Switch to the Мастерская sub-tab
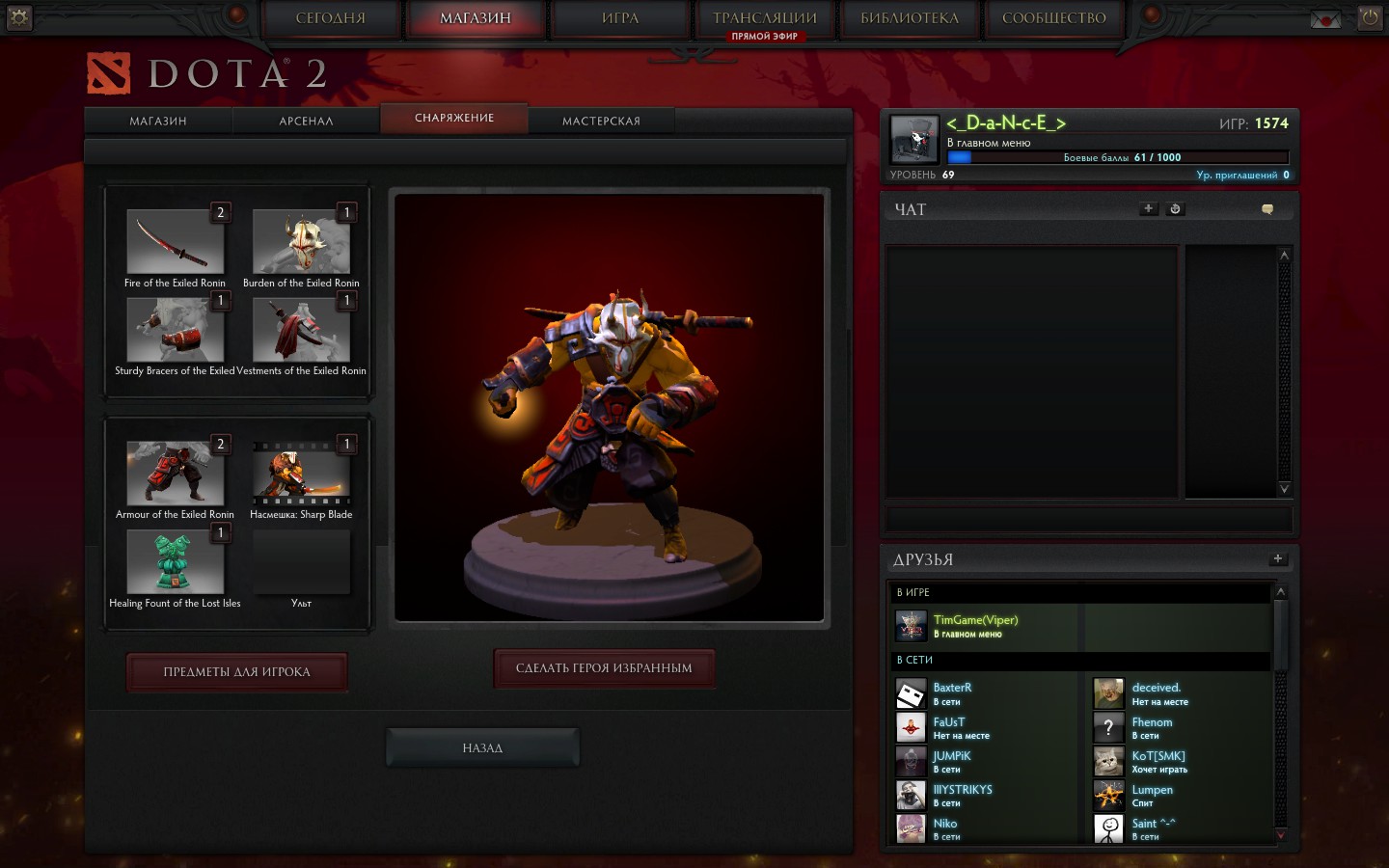Screen dimensions: 1389x868 [x=601, y=121]
